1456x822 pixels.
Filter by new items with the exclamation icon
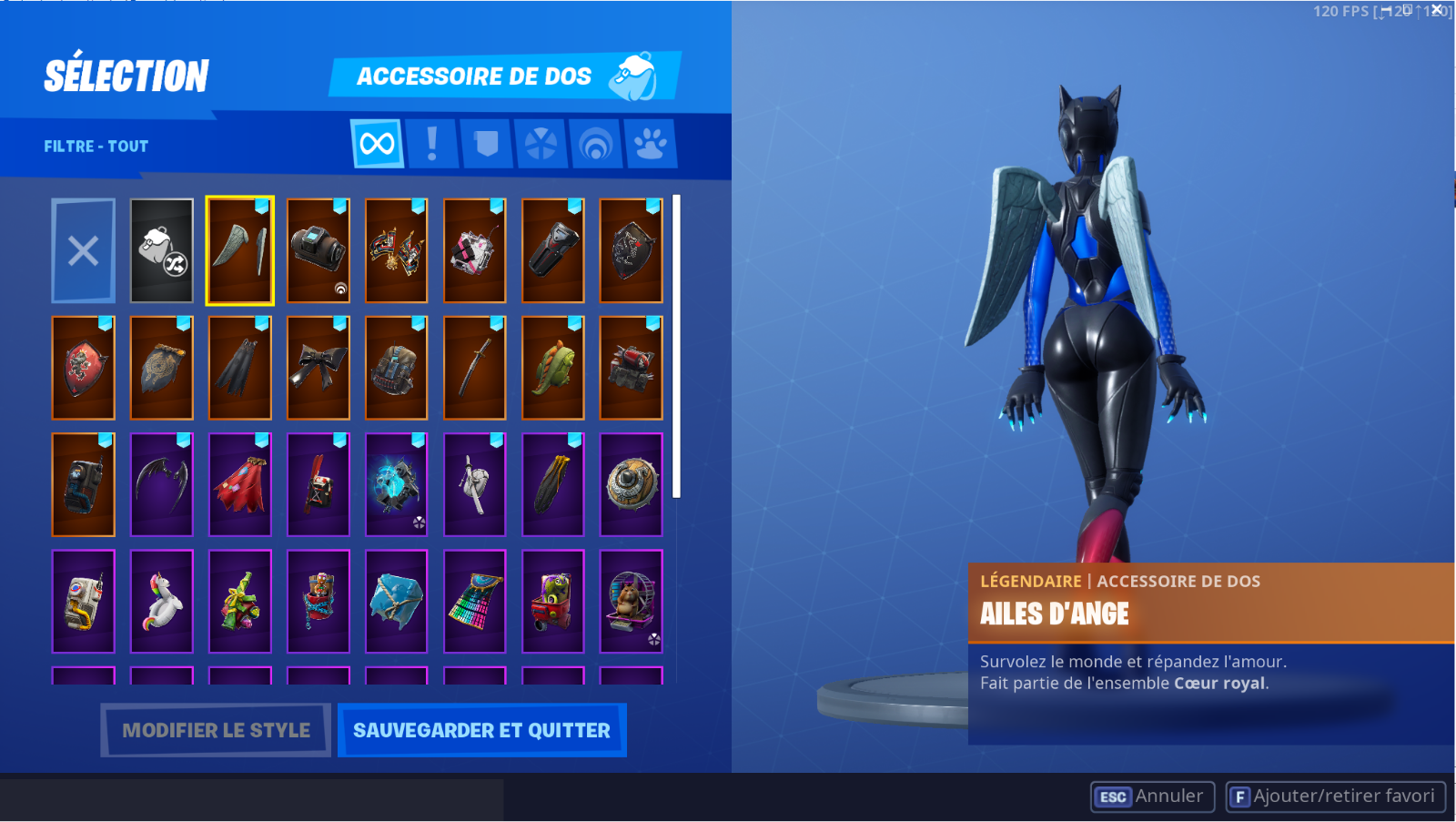pyautogui.click(x=432, y=144)
